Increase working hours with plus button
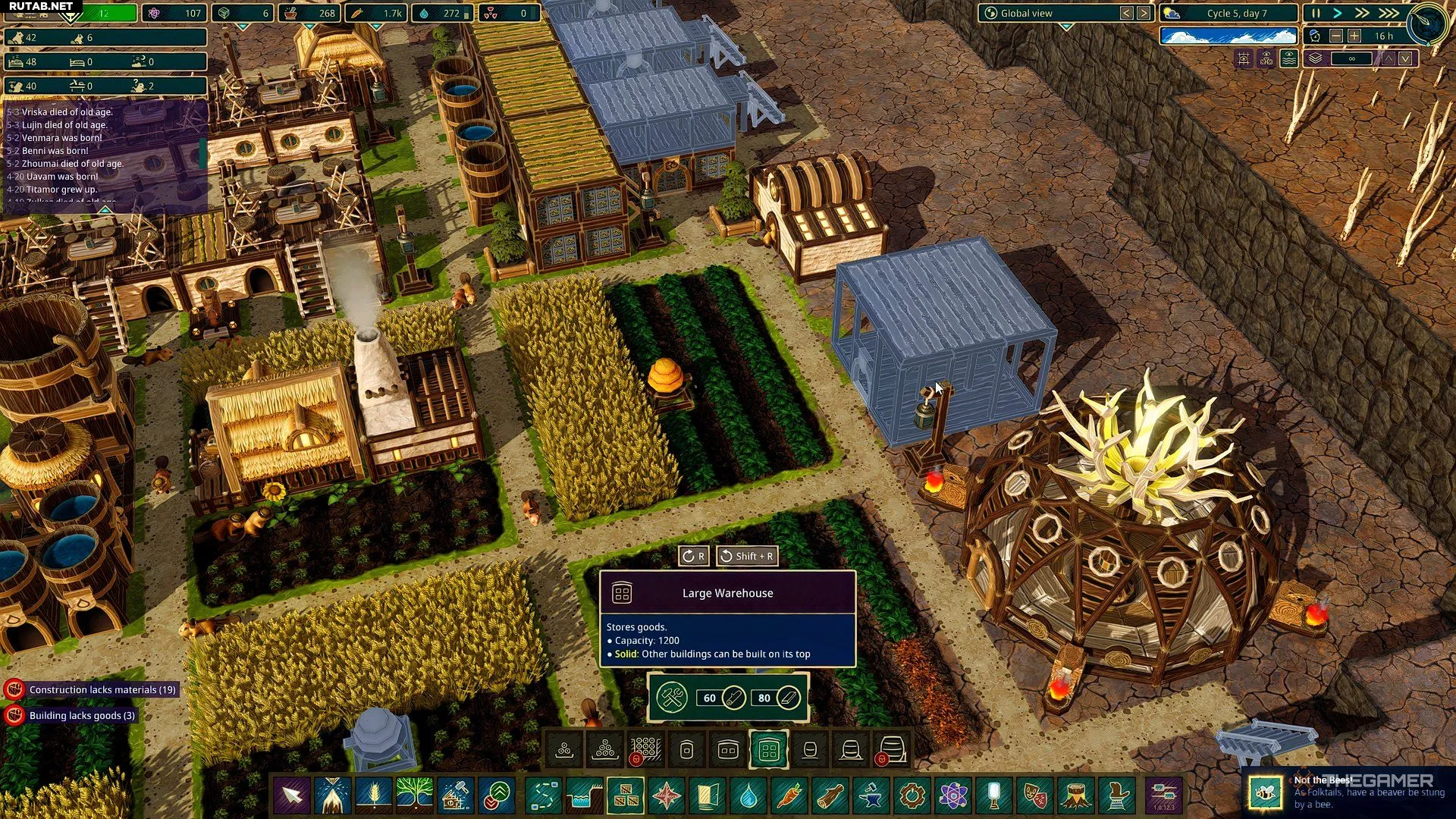1456x819 pixels. (1354, 36)
